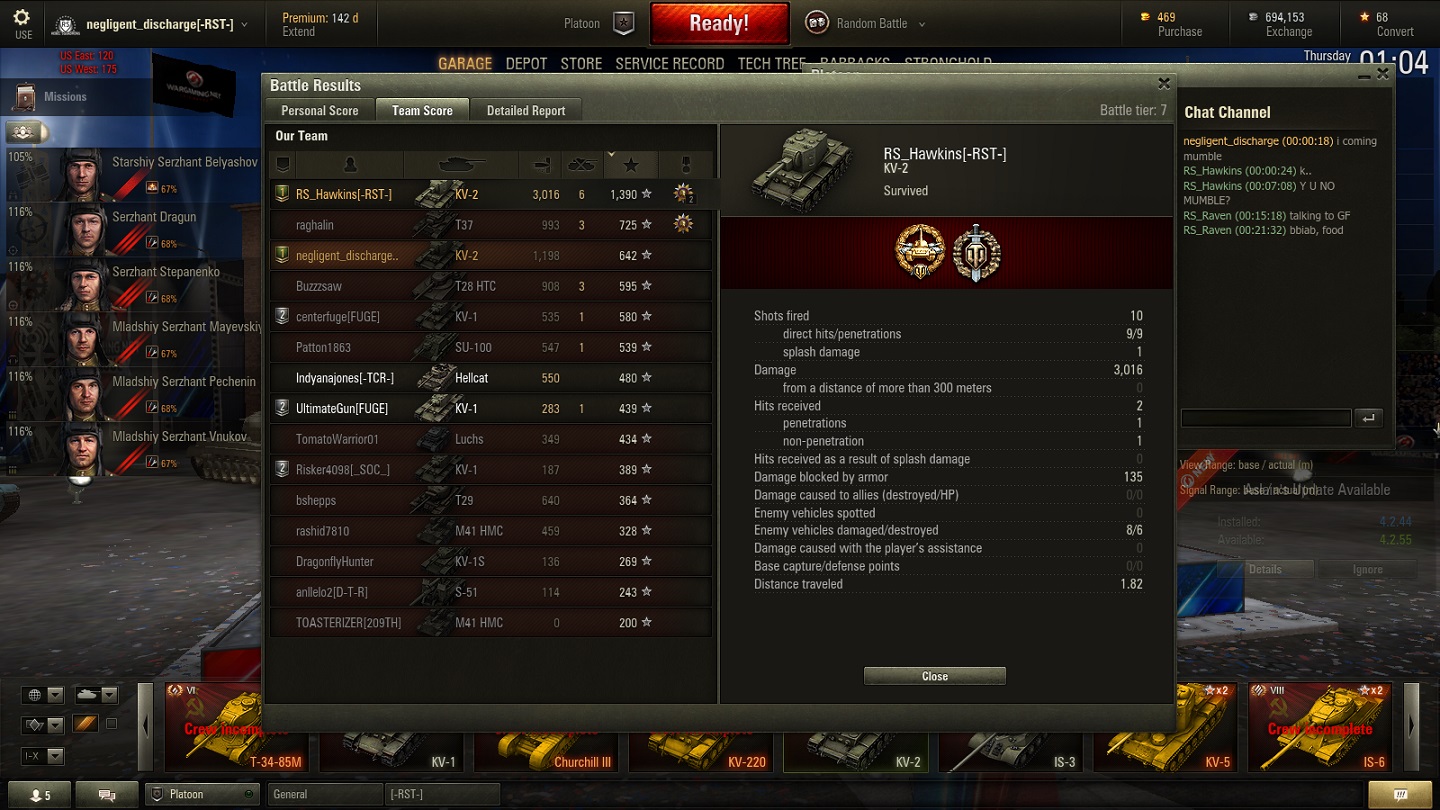The image size is (1440, 810).
Task: Close the Battle Results window with X
Action: [x=1163, y=84]
